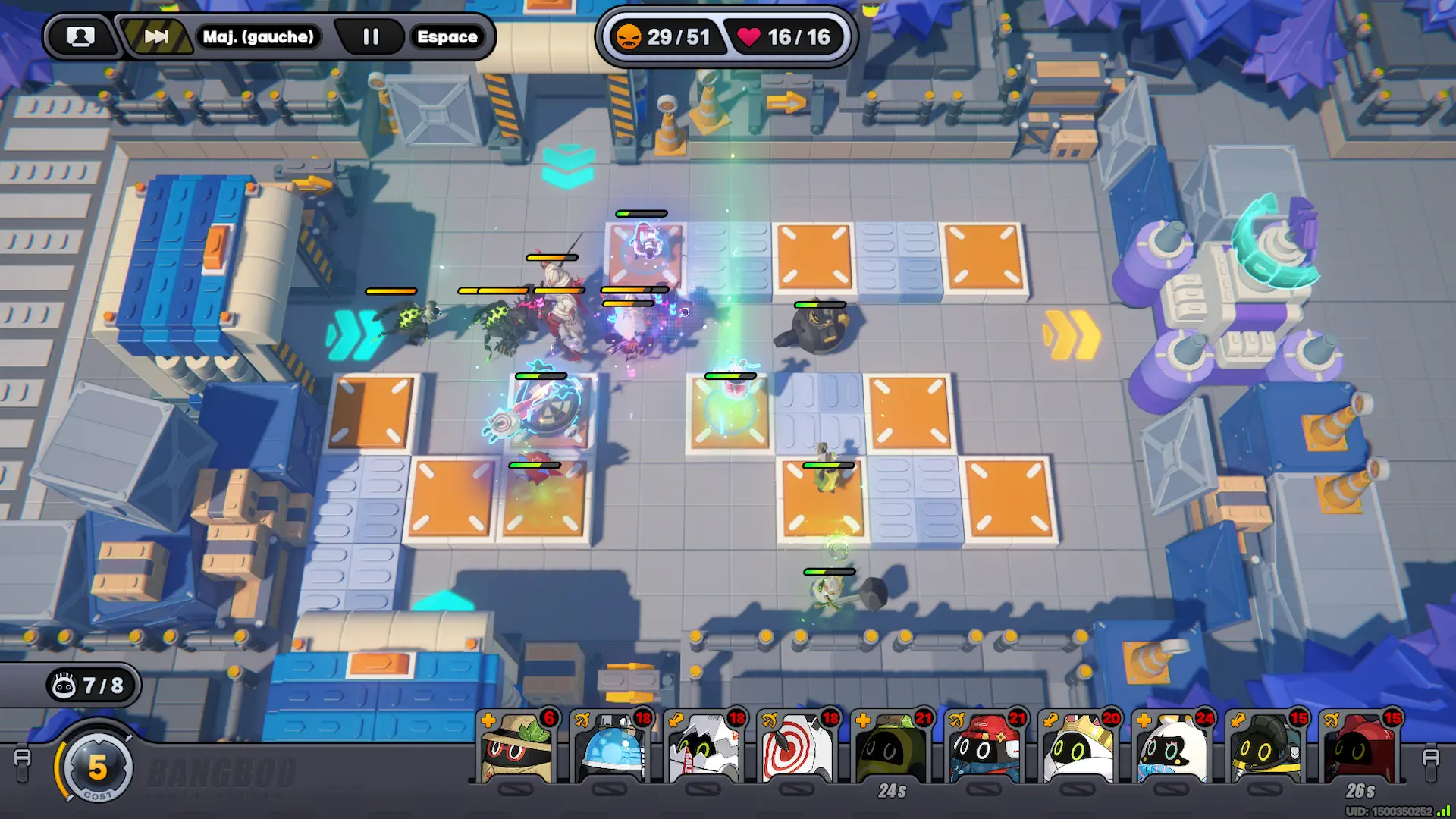Pick the black headset Bangboo card

pyautogui.click(x=1266, y=748)
